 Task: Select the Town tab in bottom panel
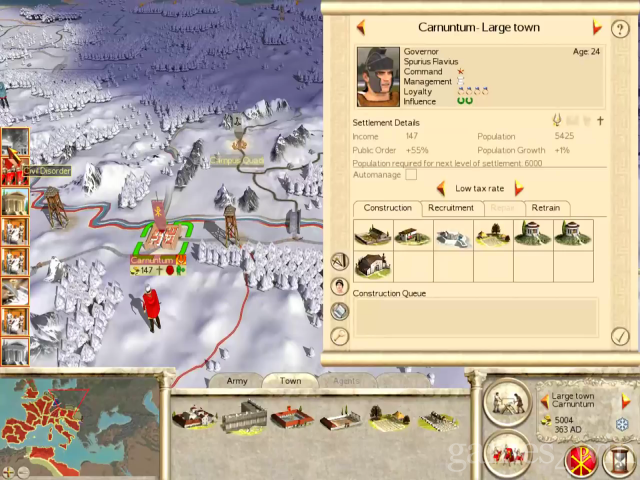tap(290, 381)
